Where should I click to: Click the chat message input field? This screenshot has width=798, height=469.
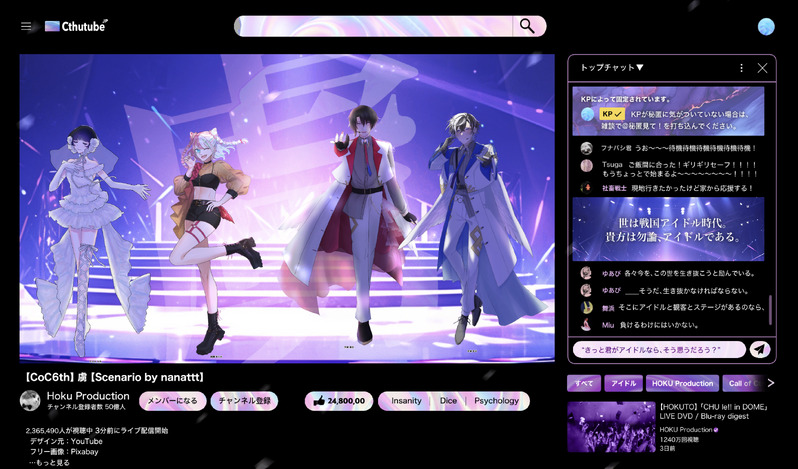(658, 349)
